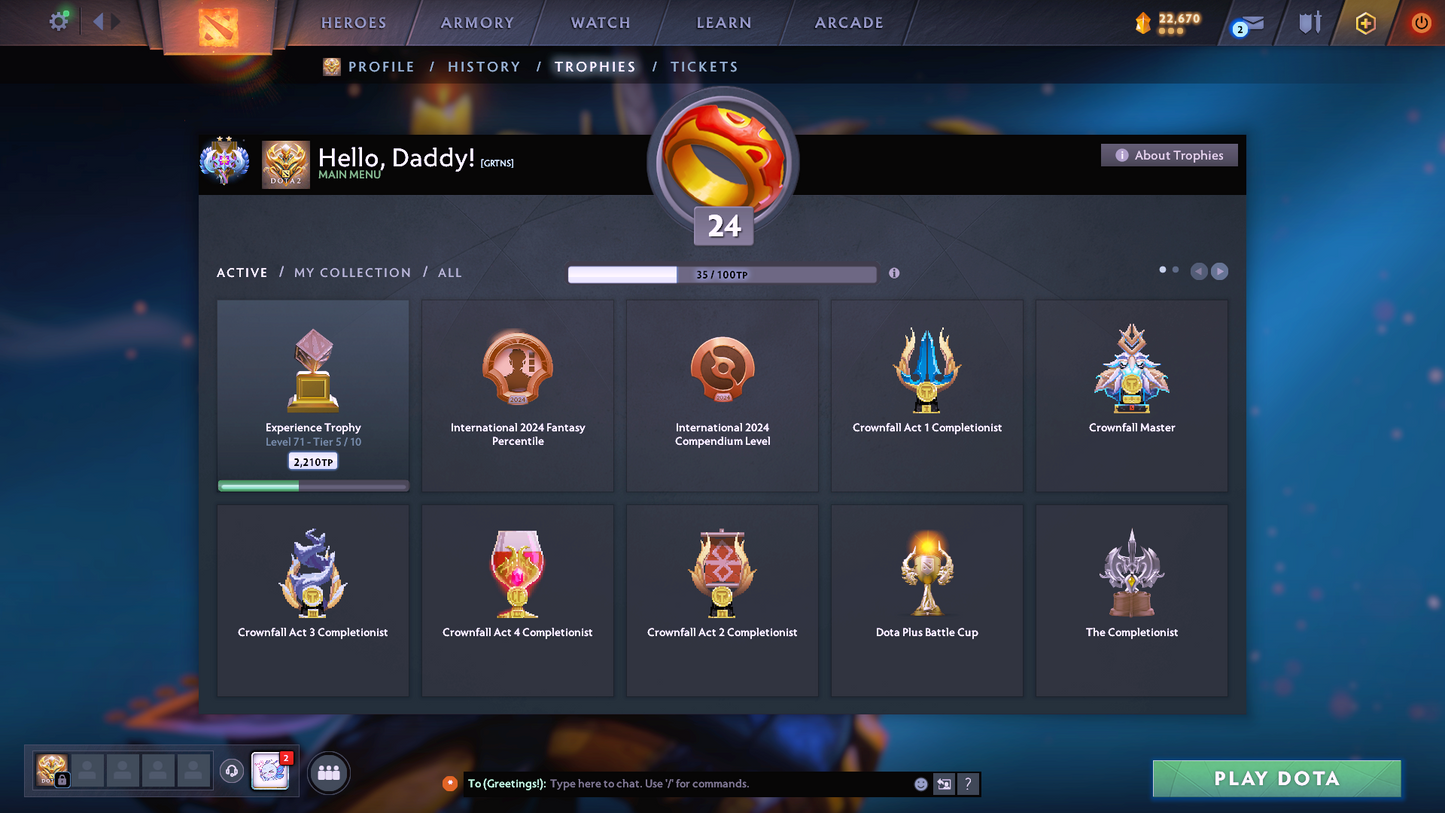The height and width of the screenshot is (813, 1445).
Task: Open the friends list icon
Action: tap(329, 772)
